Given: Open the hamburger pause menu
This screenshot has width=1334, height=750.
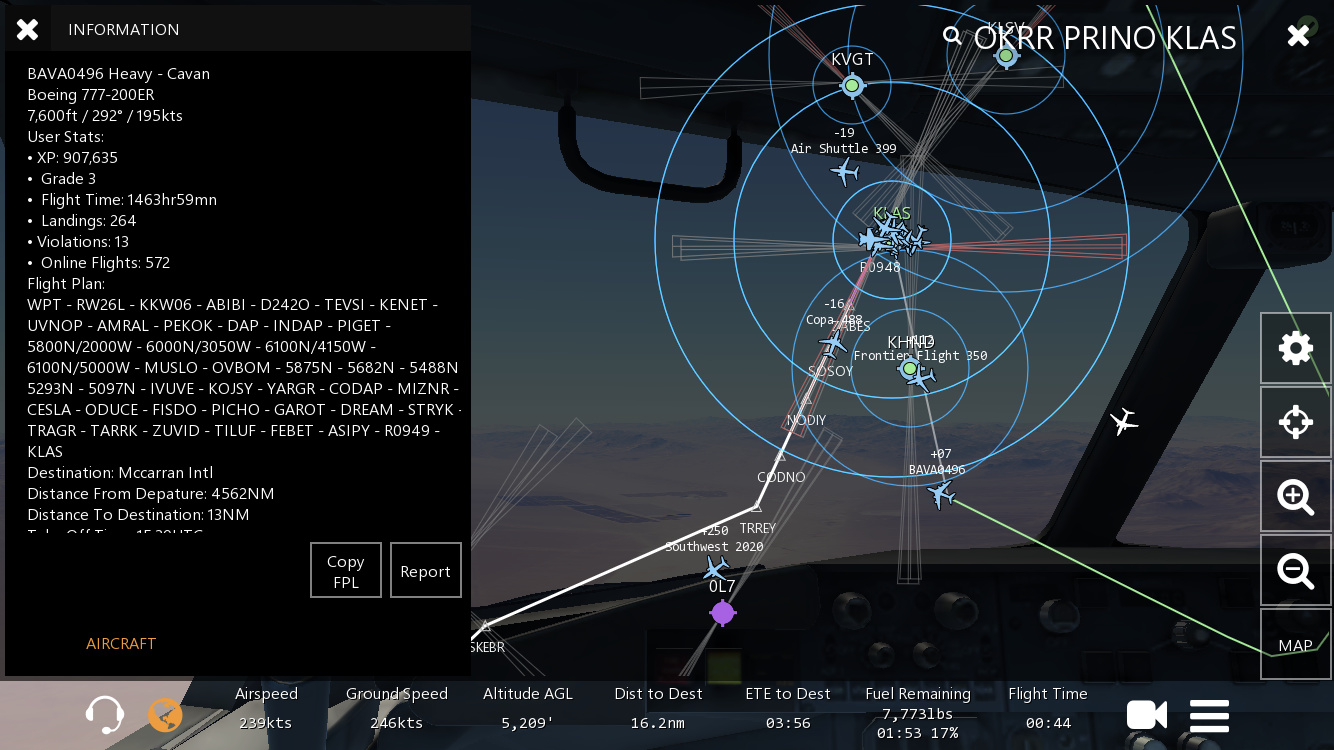Looking at the screenshot, I should click(1209, 716).
